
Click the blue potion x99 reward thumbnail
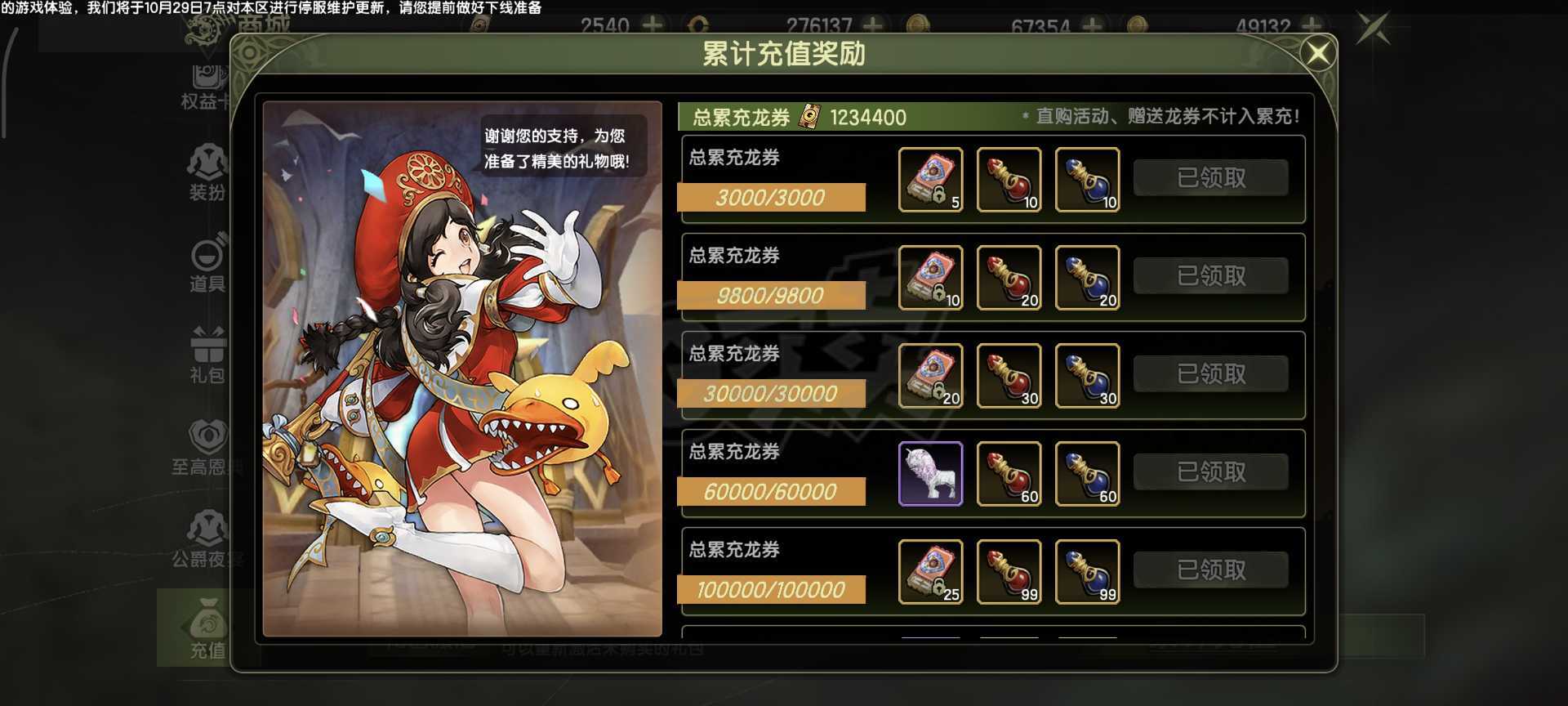pos(1087,572)
